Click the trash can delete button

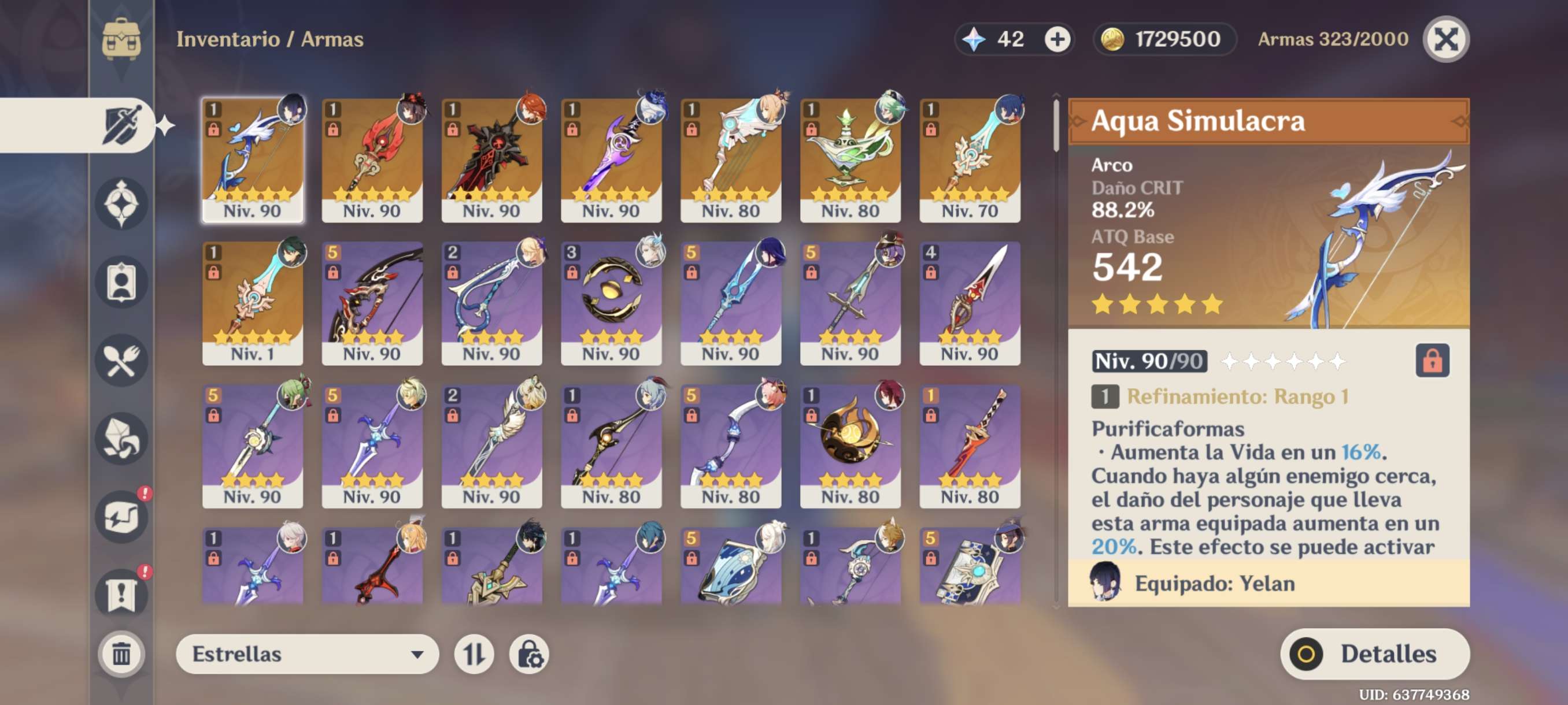[121, 654]
